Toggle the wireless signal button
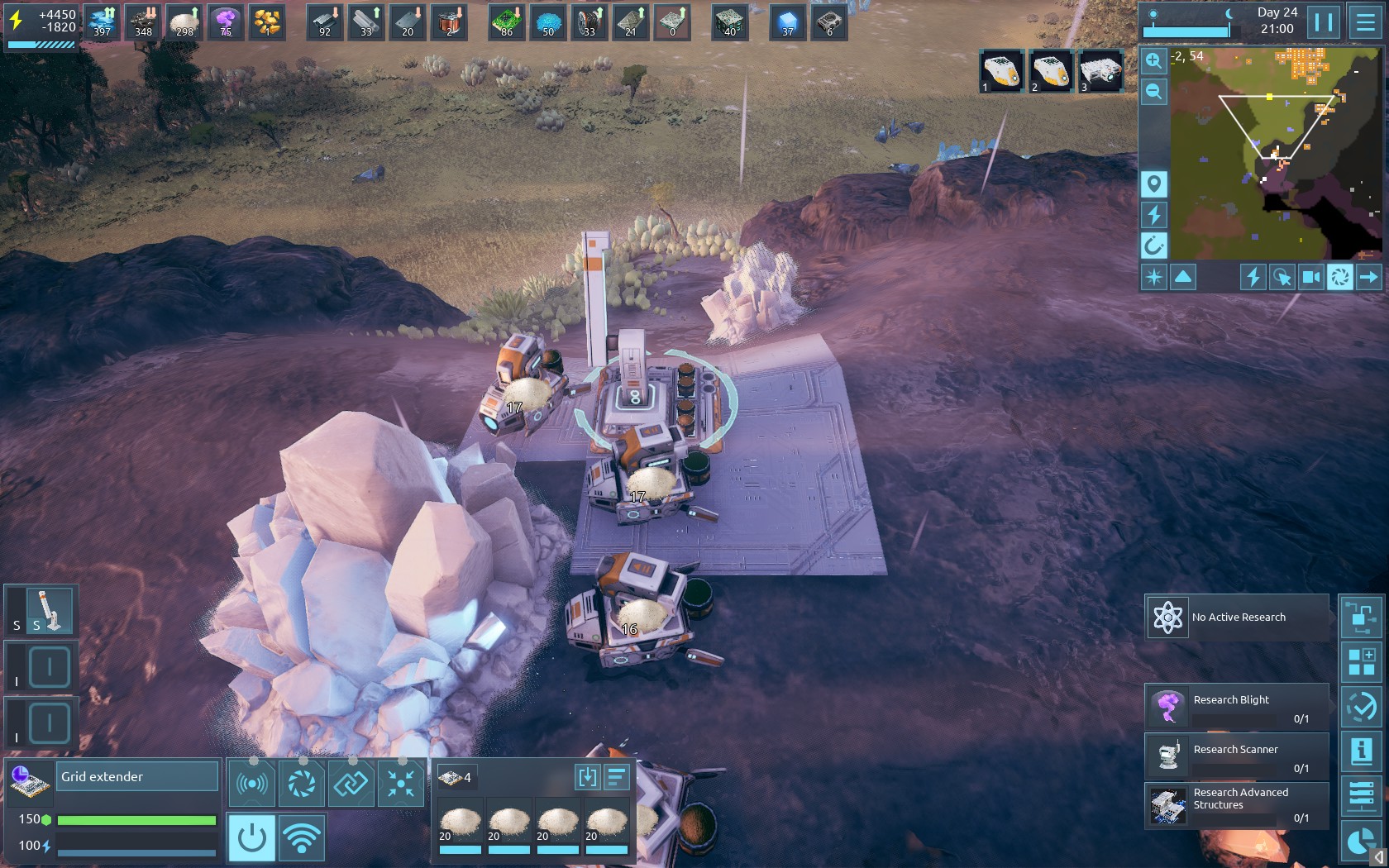 302,837
